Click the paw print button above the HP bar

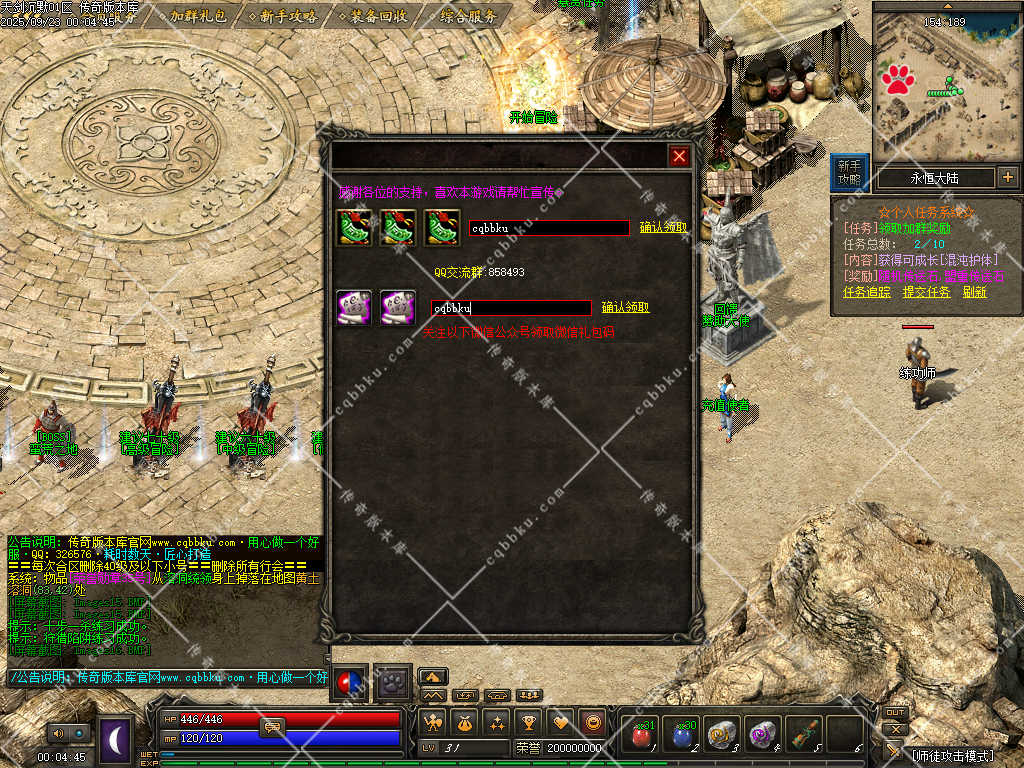click(x=394, y=682)
